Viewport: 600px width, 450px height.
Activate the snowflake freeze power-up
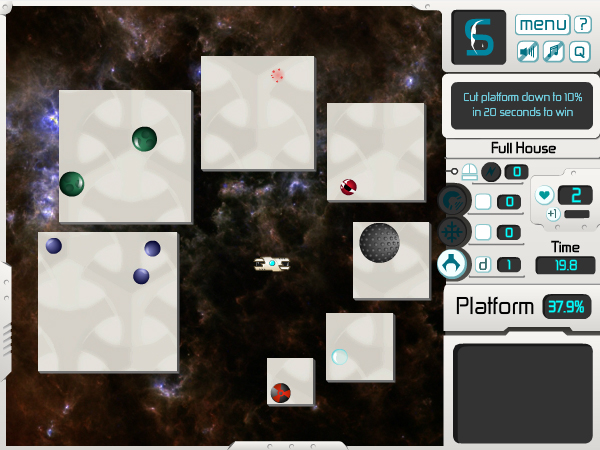tap(454, 233)
